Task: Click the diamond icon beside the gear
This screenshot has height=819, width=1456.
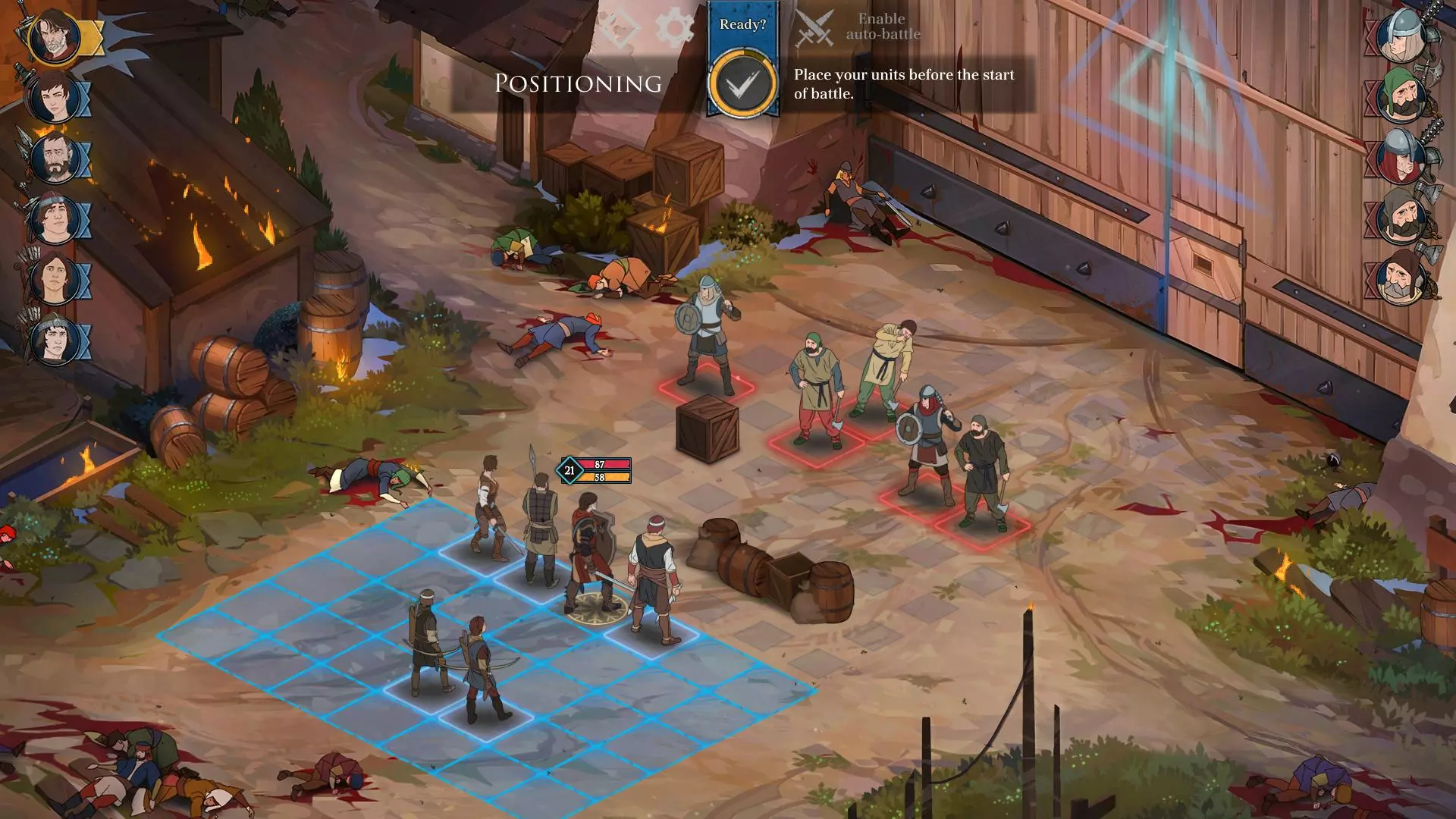Action: (x=620, y=29)
